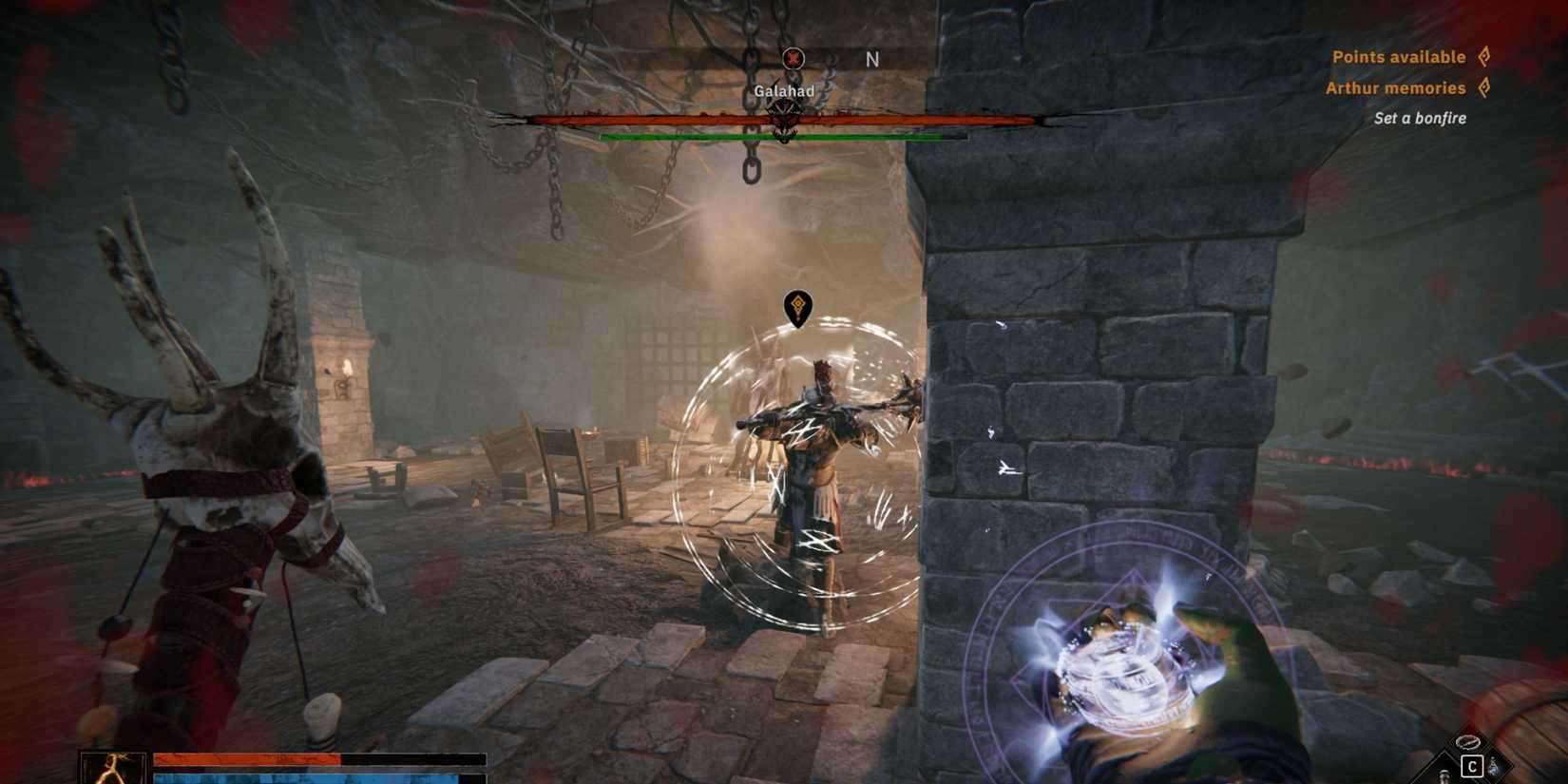Click the red enemy marker on the compass
The image size is (1568, 784).
pyautogui.click(x=792, y=58)
